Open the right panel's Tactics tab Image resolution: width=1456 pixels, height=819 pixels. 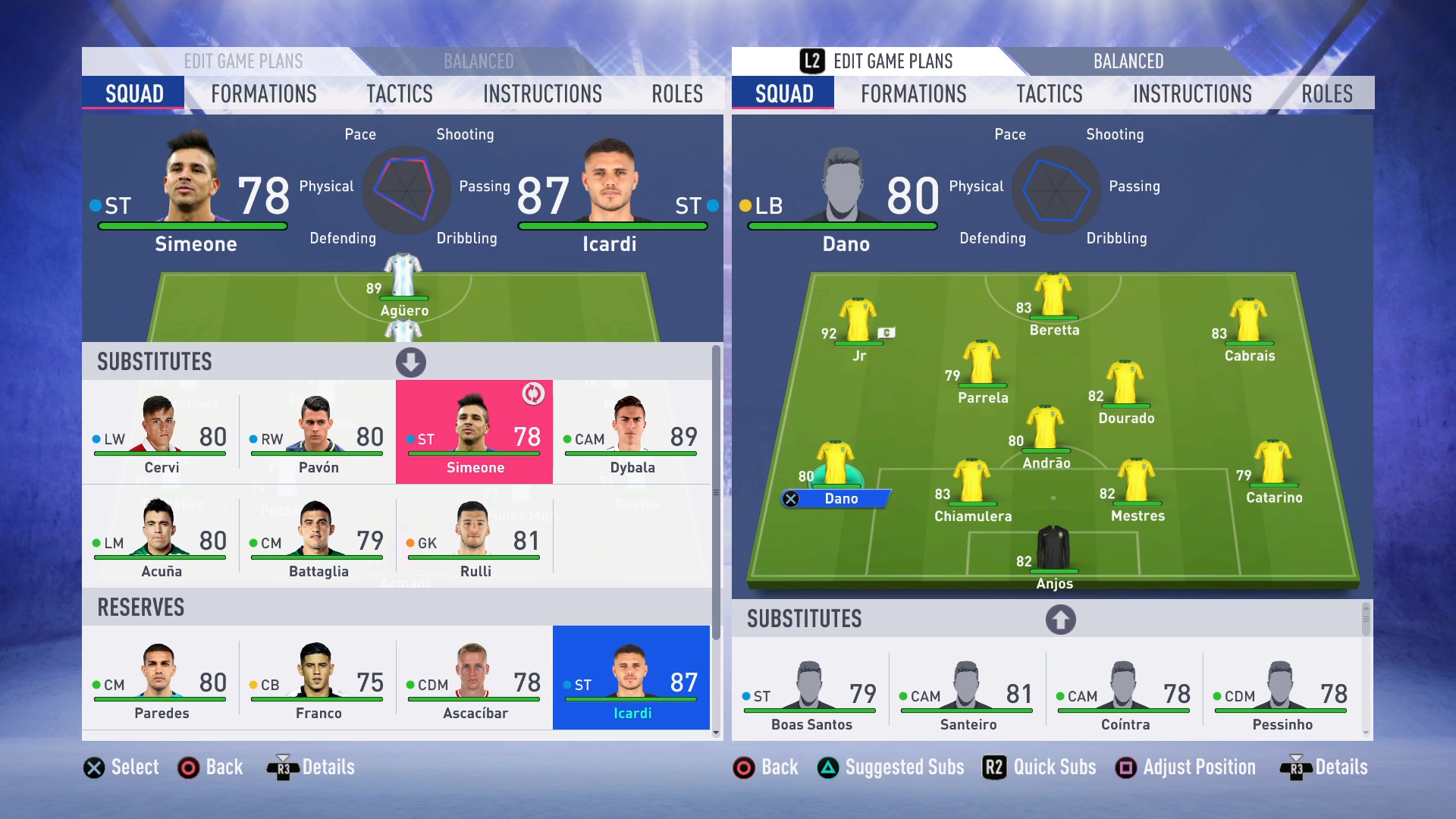click(x=1049, y=94)
